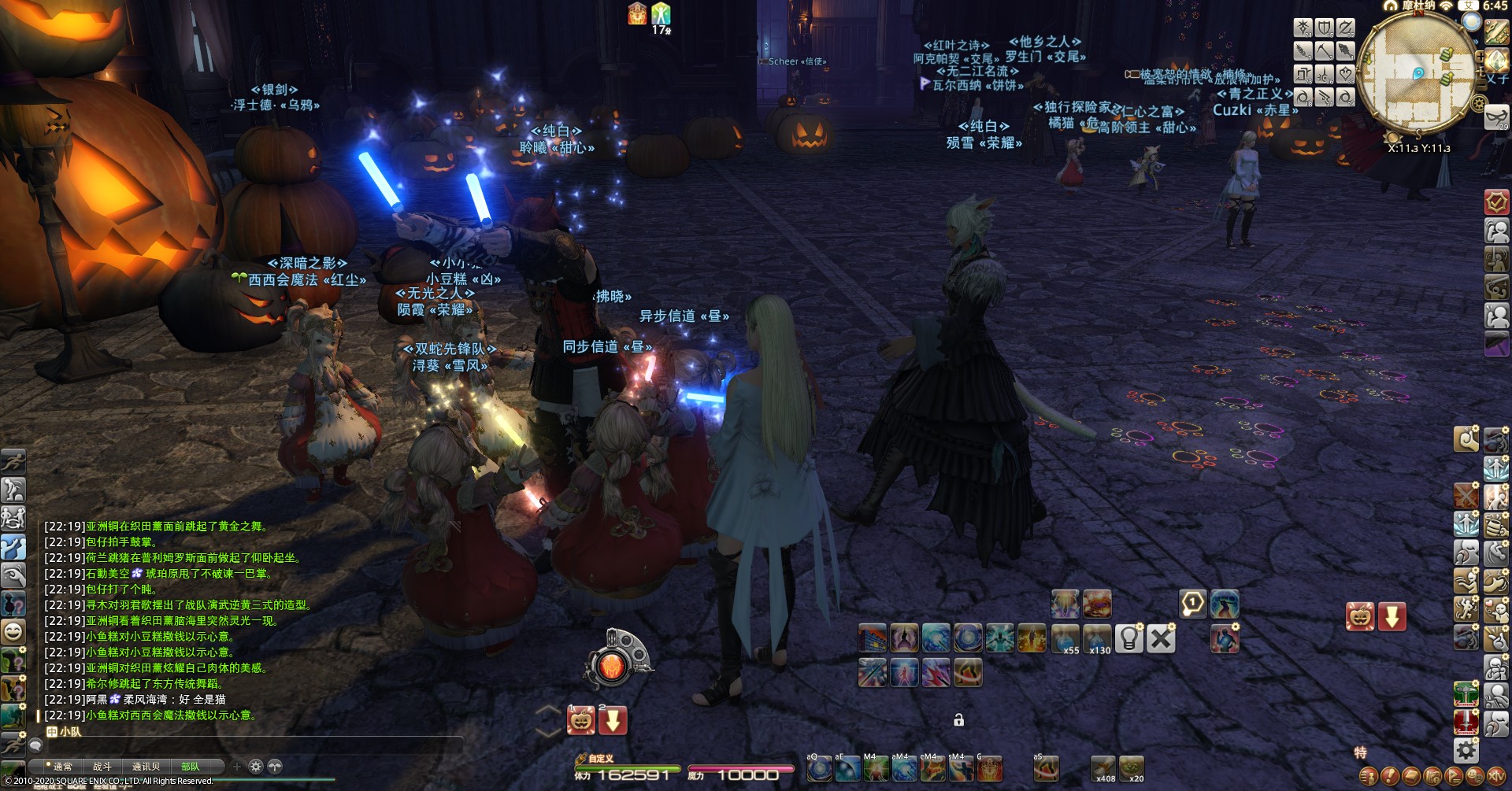
Task: Switch to the 战斗 chat tab
Action: 102,766
